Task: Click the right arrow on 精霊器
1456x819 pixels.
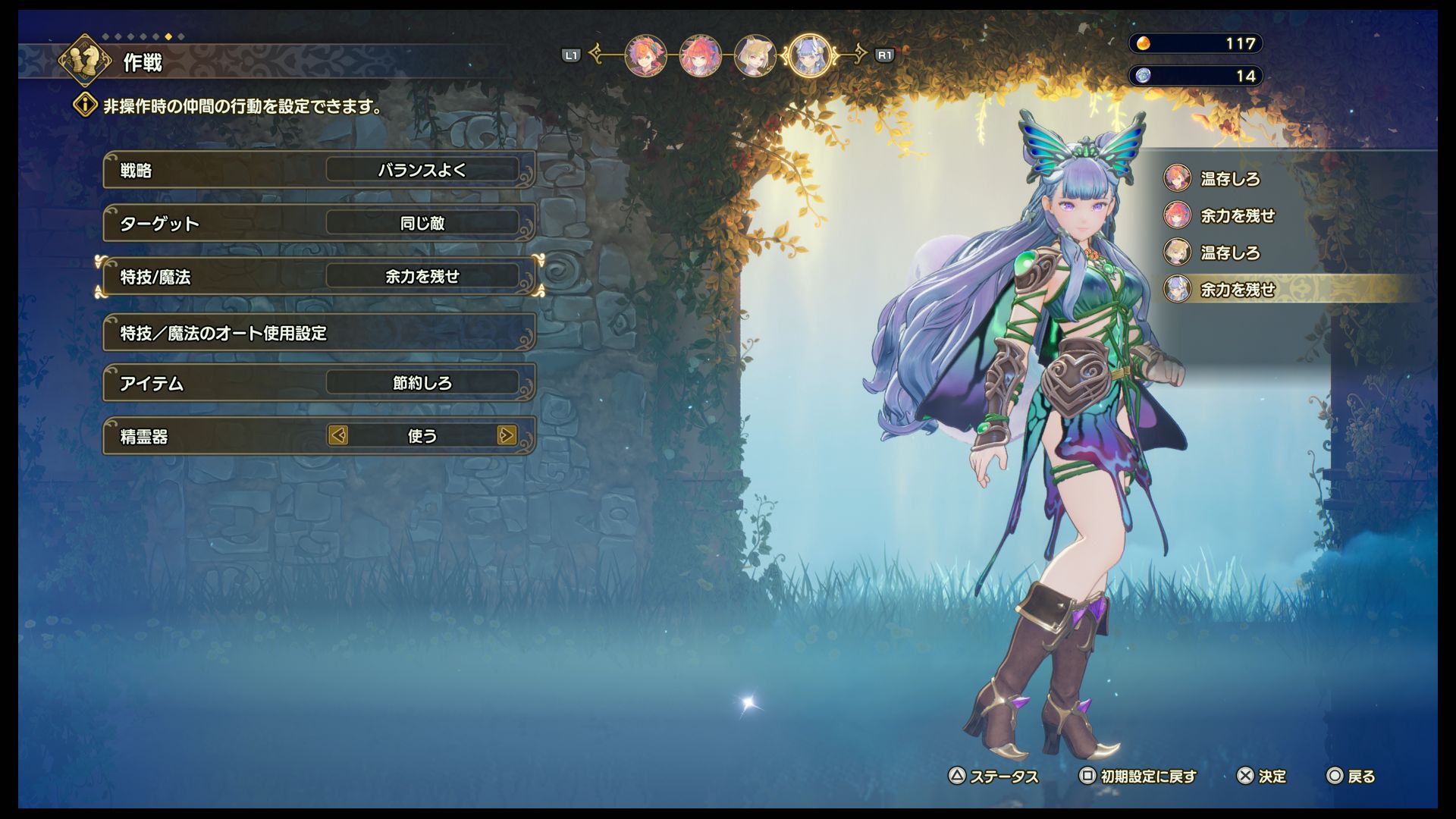Action: (507, 435)
